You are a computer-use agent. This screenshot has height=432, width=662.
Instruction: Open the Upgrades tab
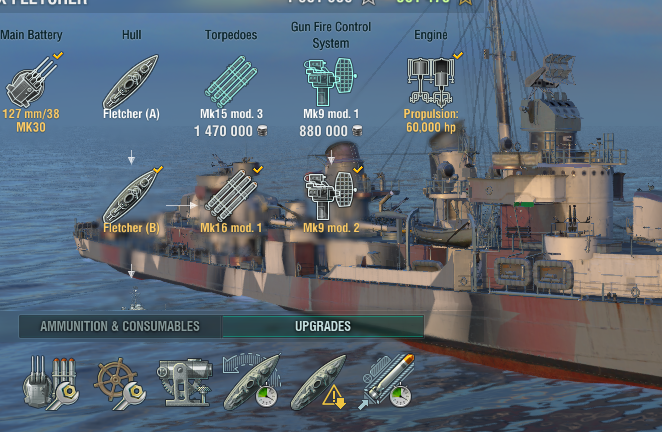click(323, 326)
